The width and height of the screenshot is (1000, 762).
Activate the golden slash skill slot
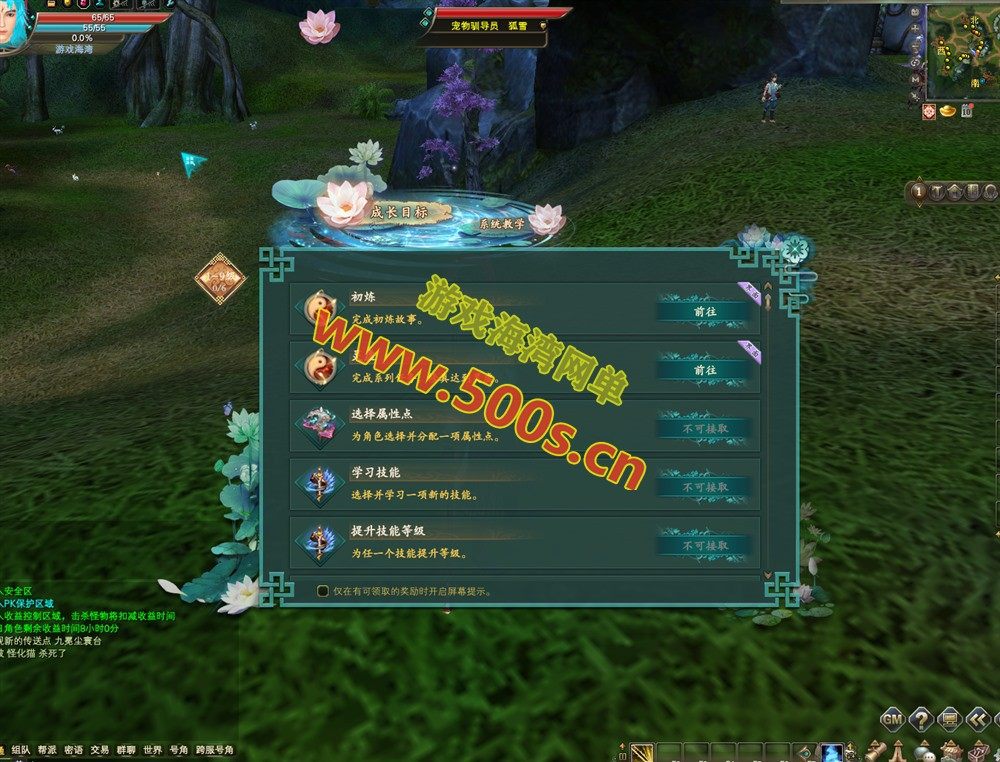tap(642, 752)
